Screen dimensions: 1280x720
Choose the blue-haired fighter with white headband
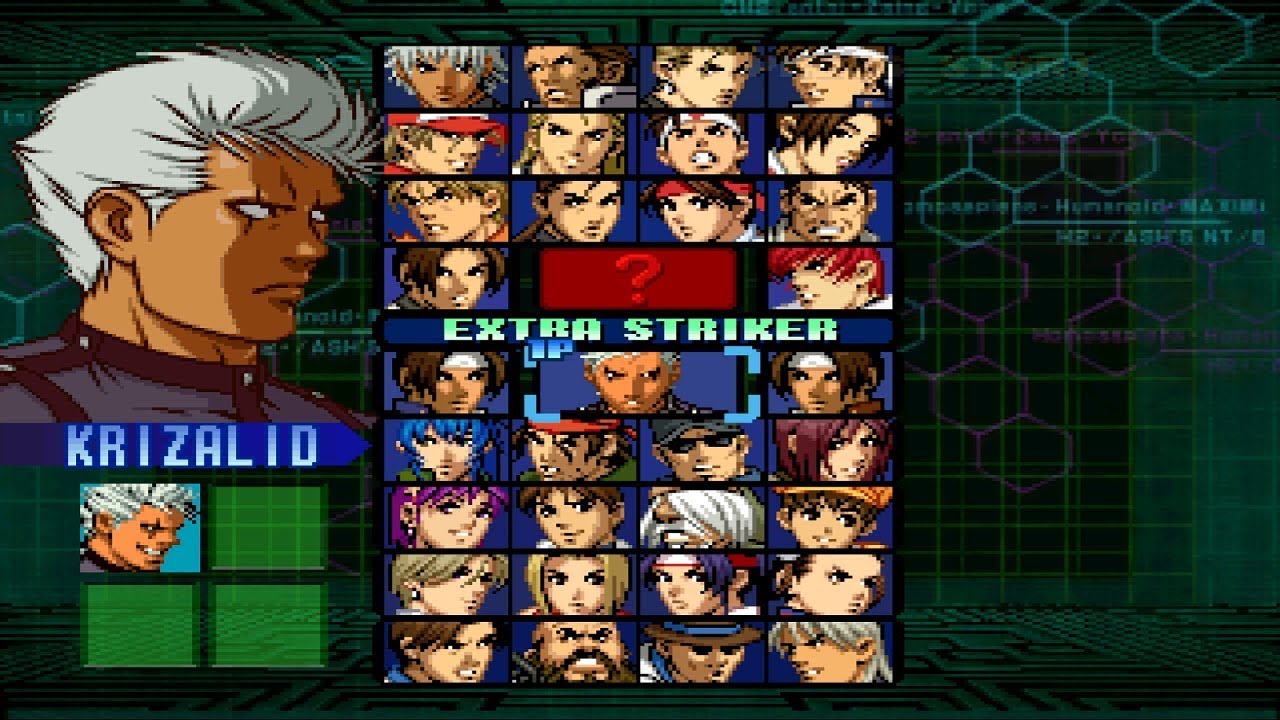pos(702,583)
